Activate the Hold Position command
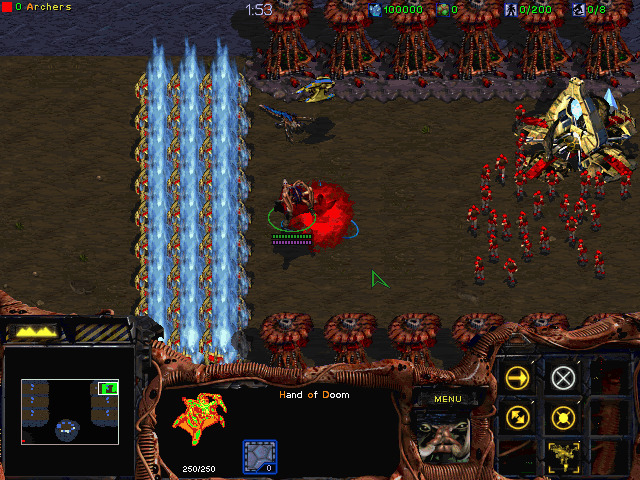 (x=564, y=417)
